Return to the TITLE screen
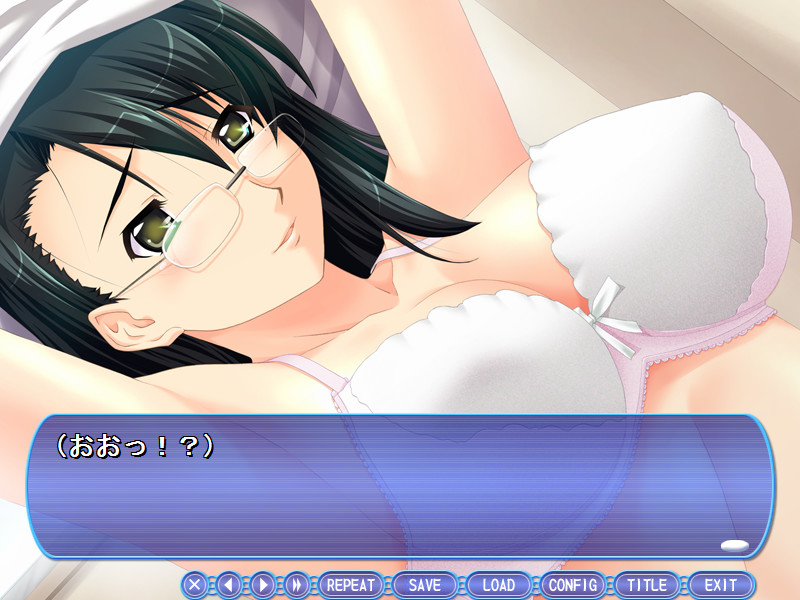 [x=647, y=585]
